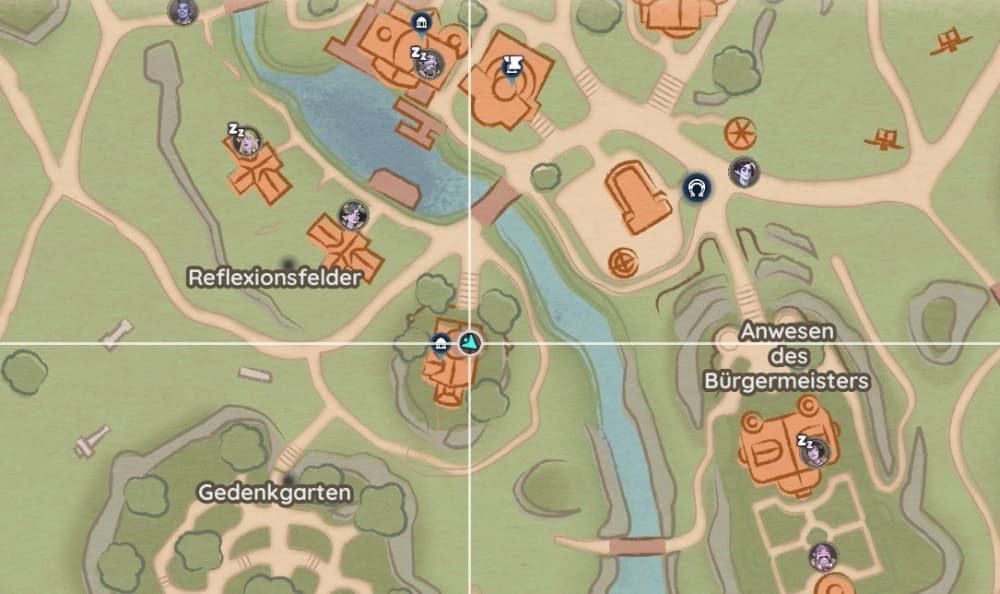The image size is (1000, 594).
Task: Select the columned building marker above the lake
Action: [x=421, y=22]
